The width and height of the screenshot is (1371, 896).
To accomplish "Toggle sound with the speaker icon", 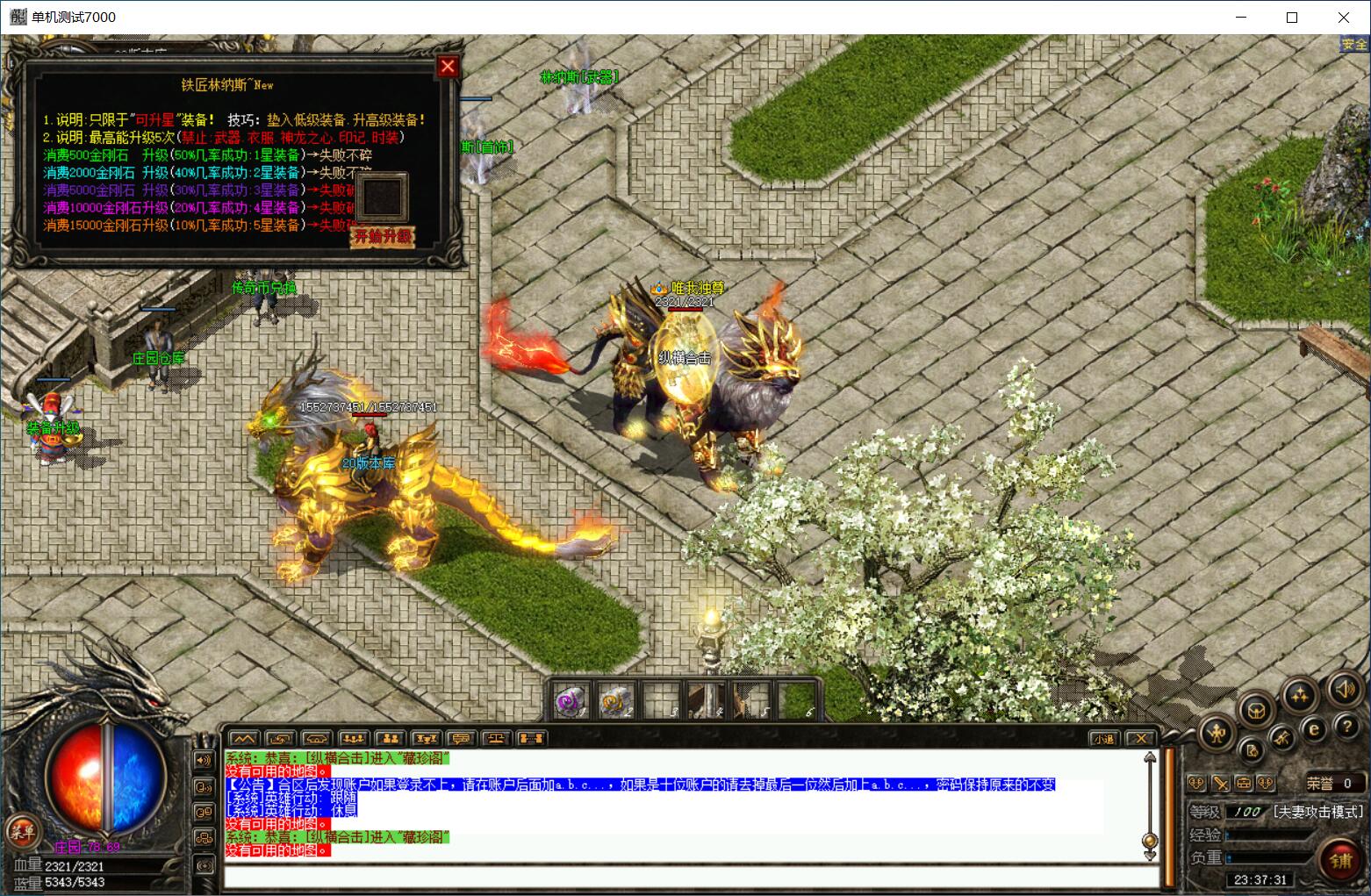I will point(1343,689).
